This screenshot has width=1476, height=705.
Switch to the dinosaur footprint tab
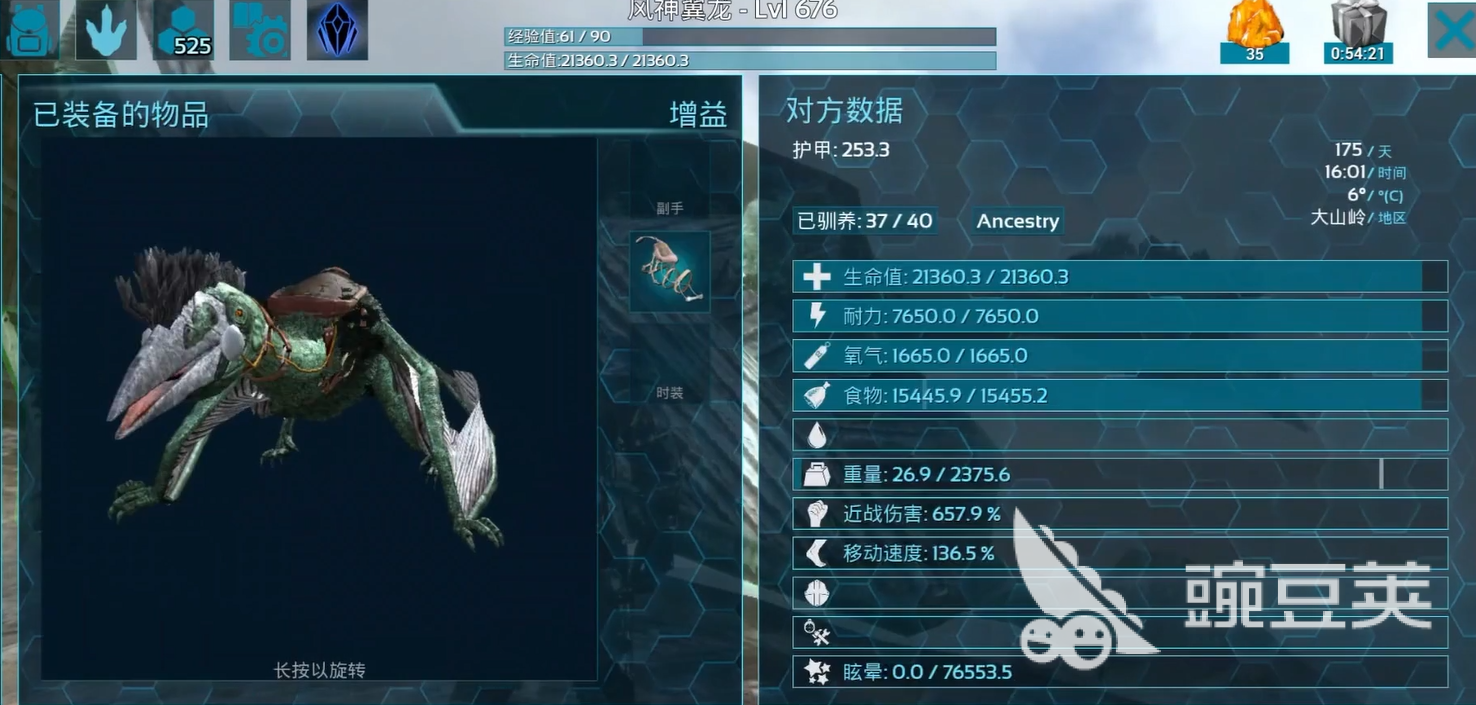pyautogui.click(x=106, y=30)
